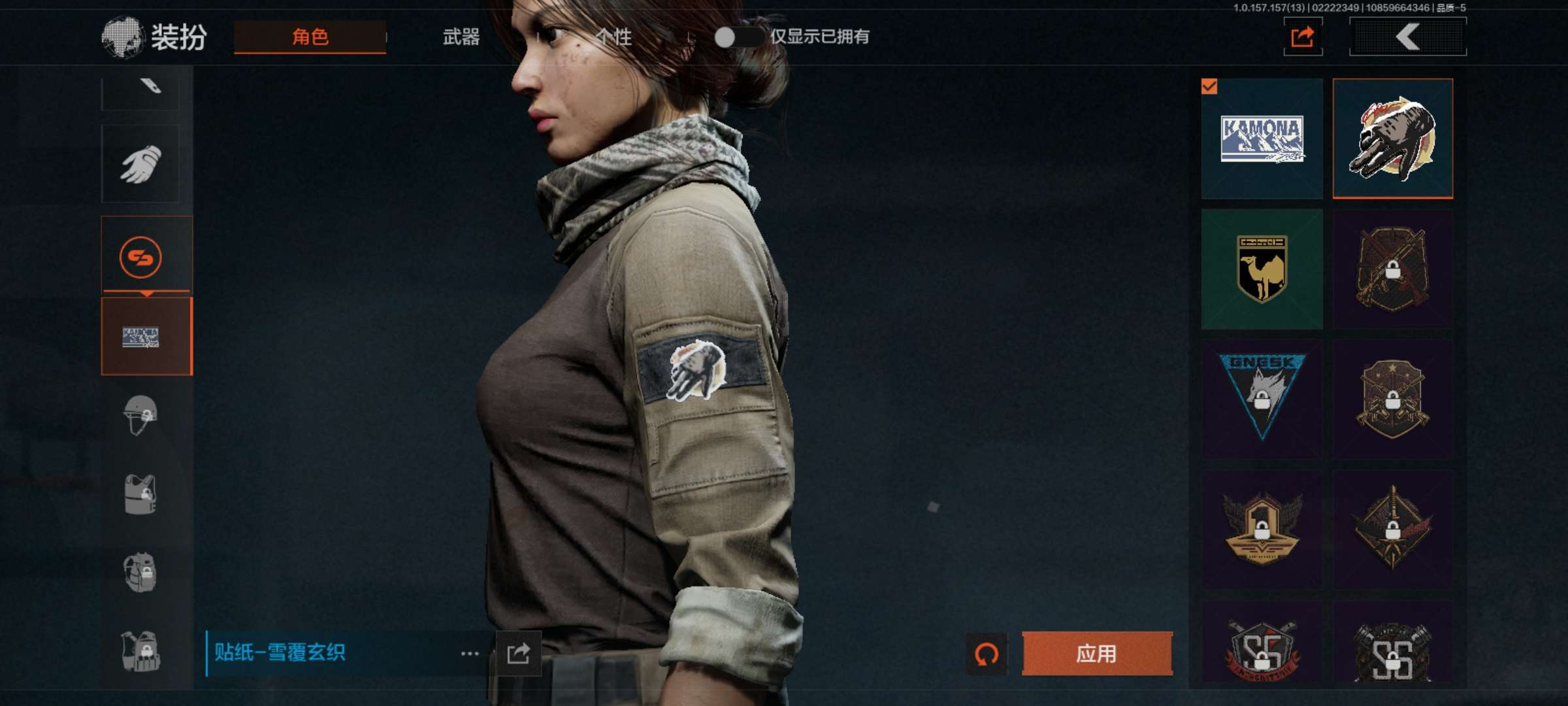Pick the camel shield sticker

(x=1262, y=269)
